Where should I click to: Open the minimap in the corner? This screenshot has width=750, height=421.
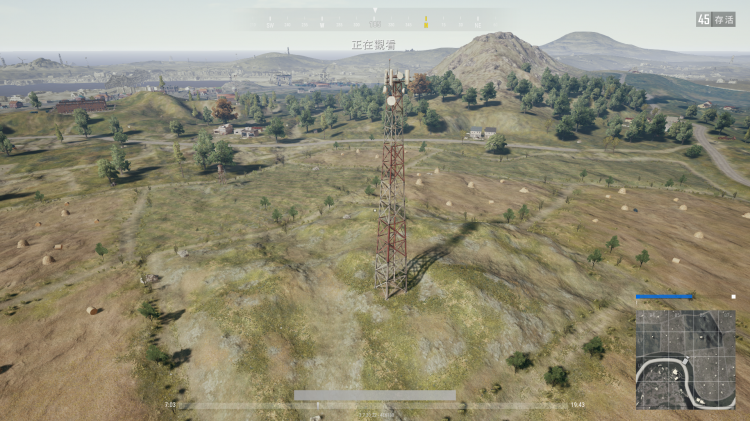coord(685,359)
